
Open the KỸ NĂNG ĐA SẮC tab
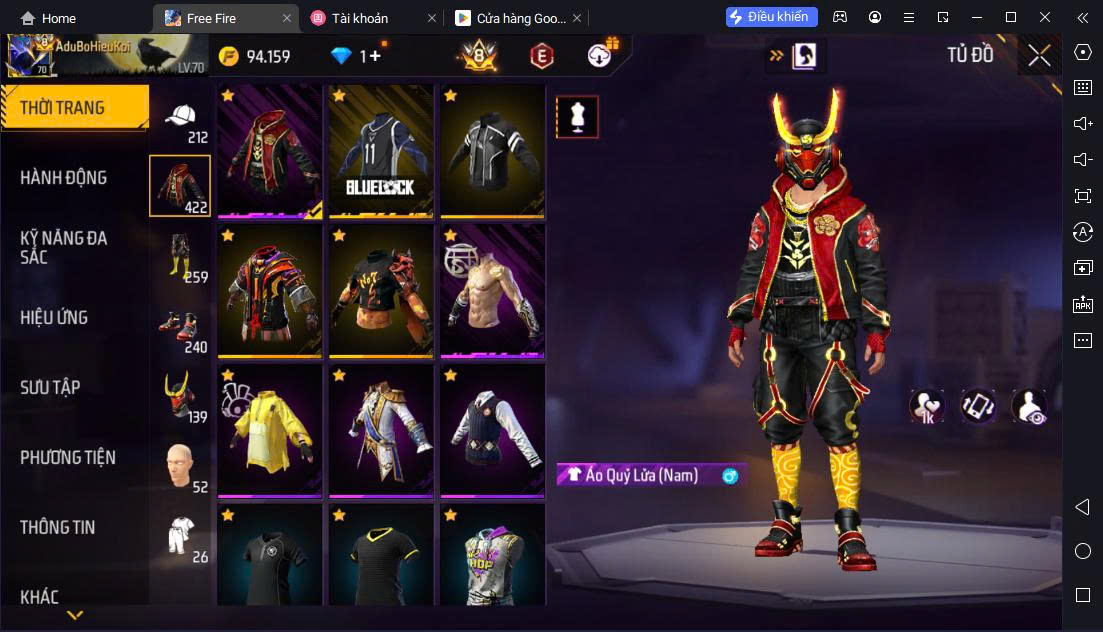coord(63,247)
